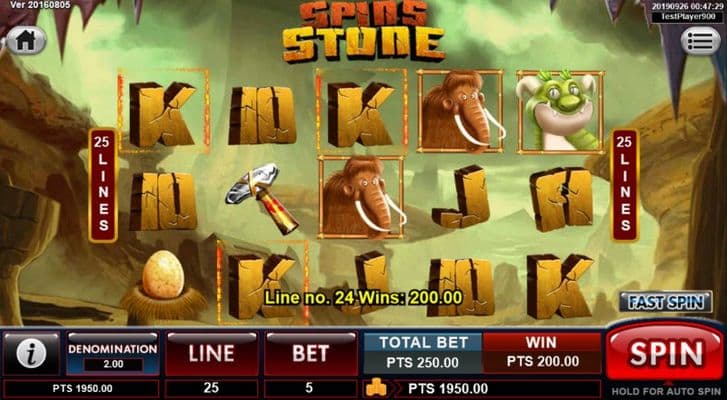This screenshot has width=727, height=400.
Task: Change the bet amount
Action: pos(310,354)
